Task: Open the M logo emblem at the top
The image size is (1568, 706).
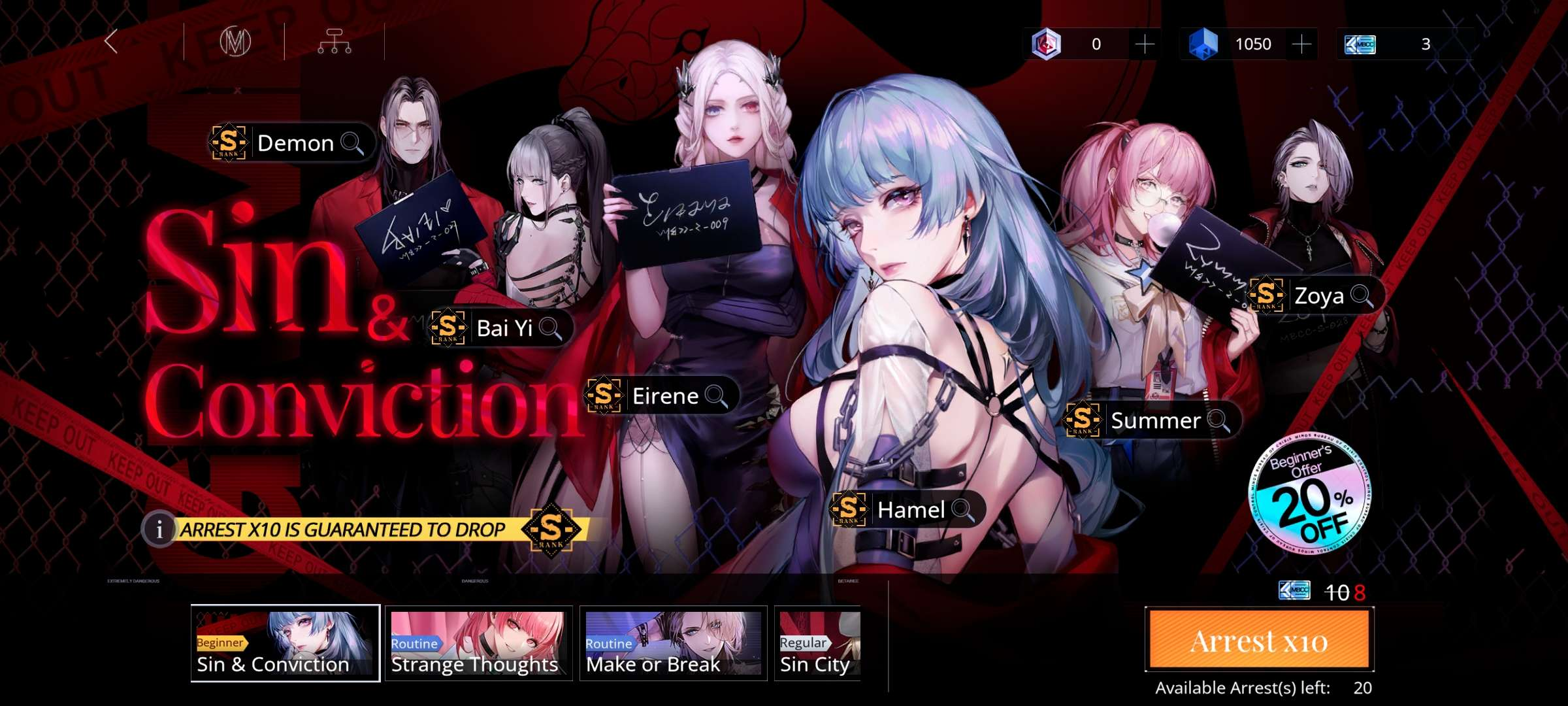Action: click(x=237, y=43)
